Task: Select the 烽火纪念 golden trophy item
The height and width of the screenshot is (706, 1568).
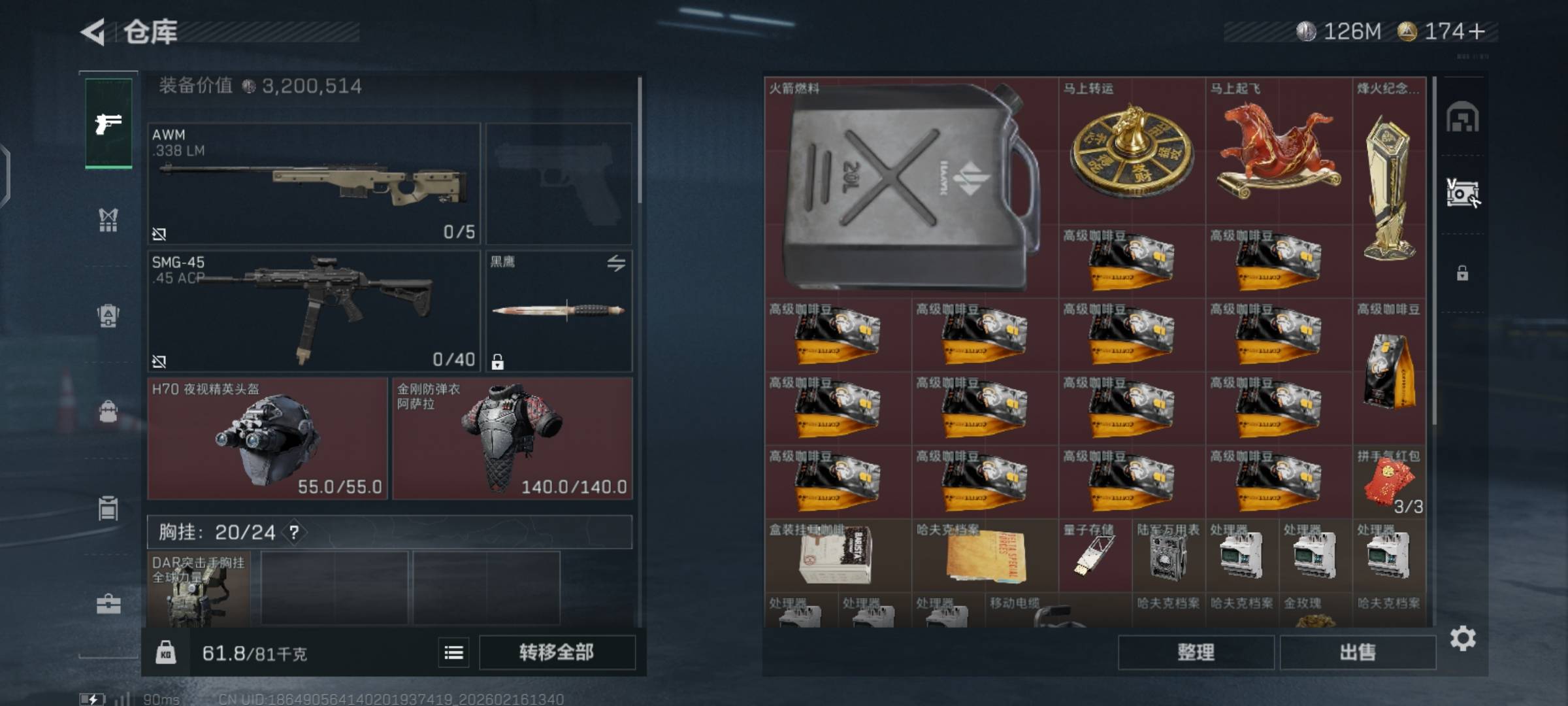Action: click(1389, 187)
